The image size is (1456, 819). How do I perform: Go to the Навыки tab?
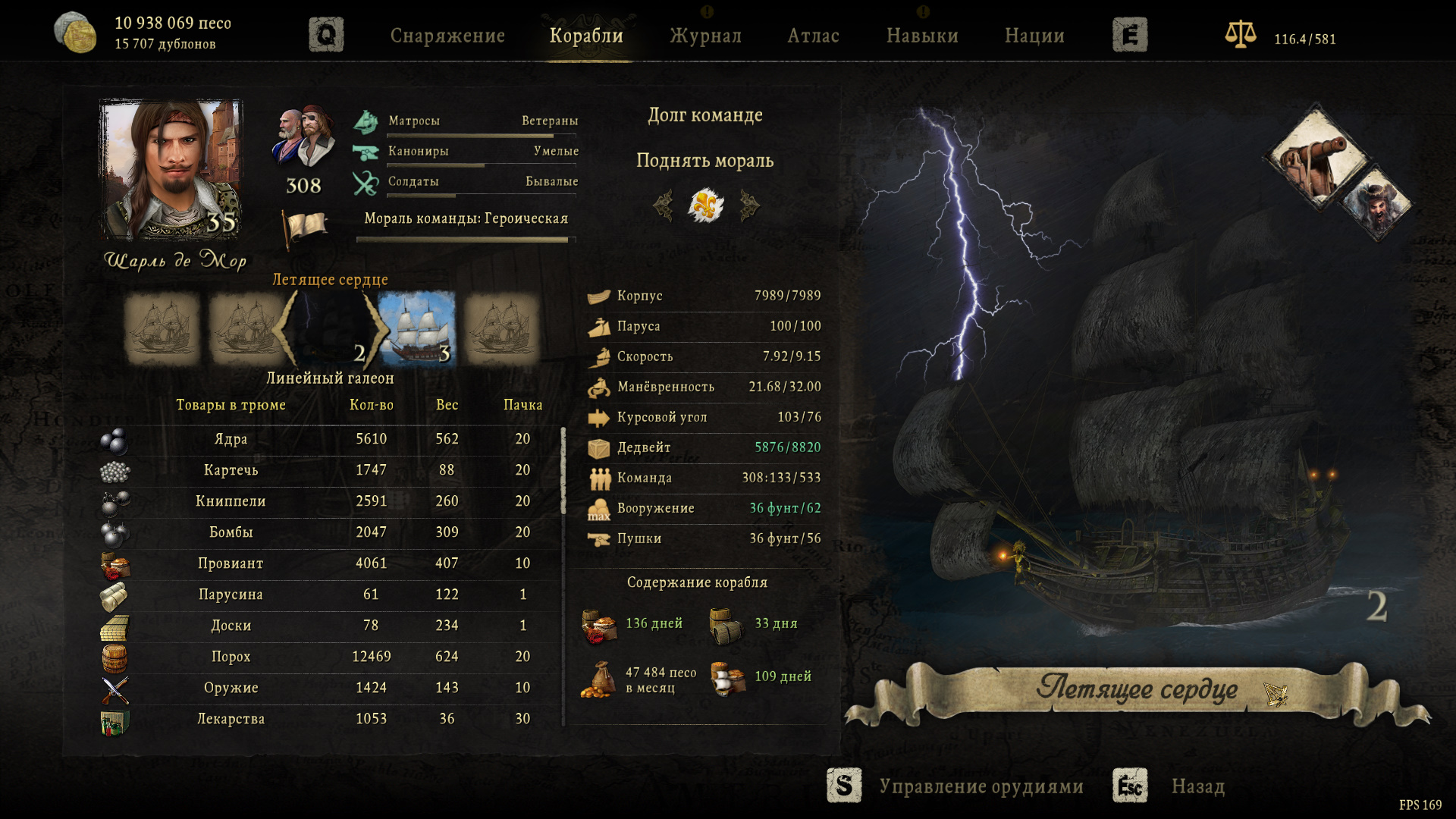(922, 36)
